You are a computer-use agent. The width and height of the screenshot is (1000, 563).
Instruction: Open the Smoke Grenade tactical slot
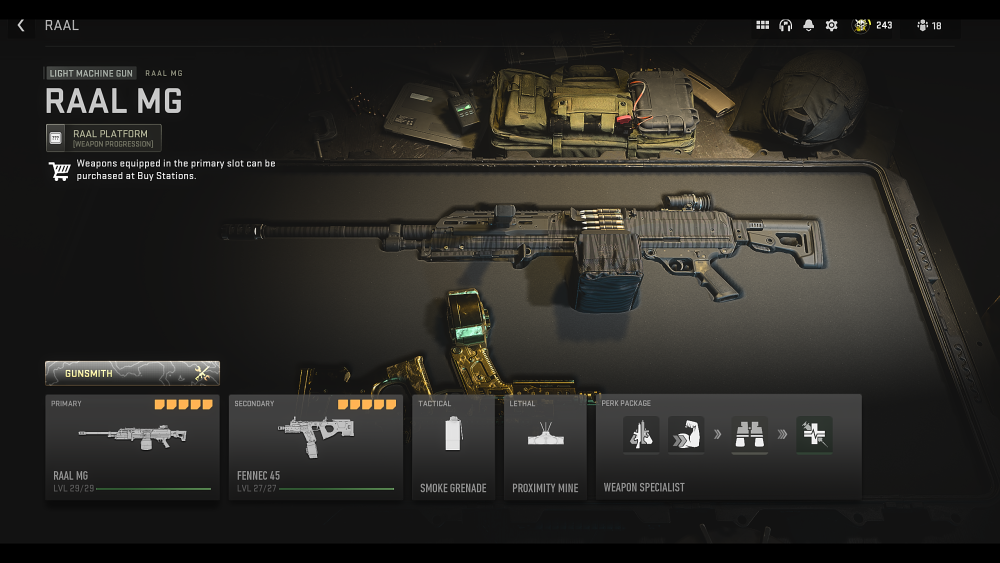453,447
